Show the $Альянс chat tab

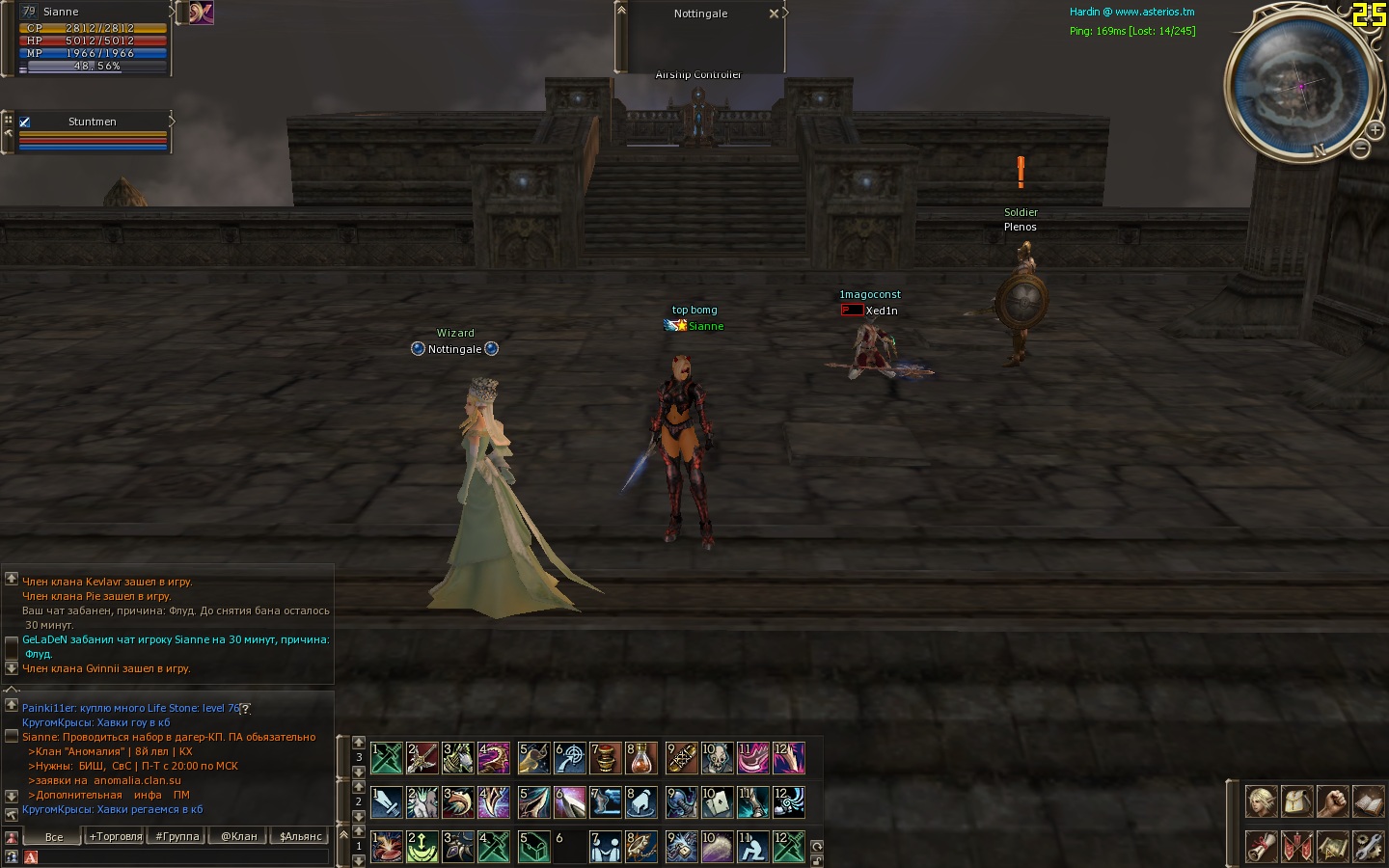click(300, 836)
